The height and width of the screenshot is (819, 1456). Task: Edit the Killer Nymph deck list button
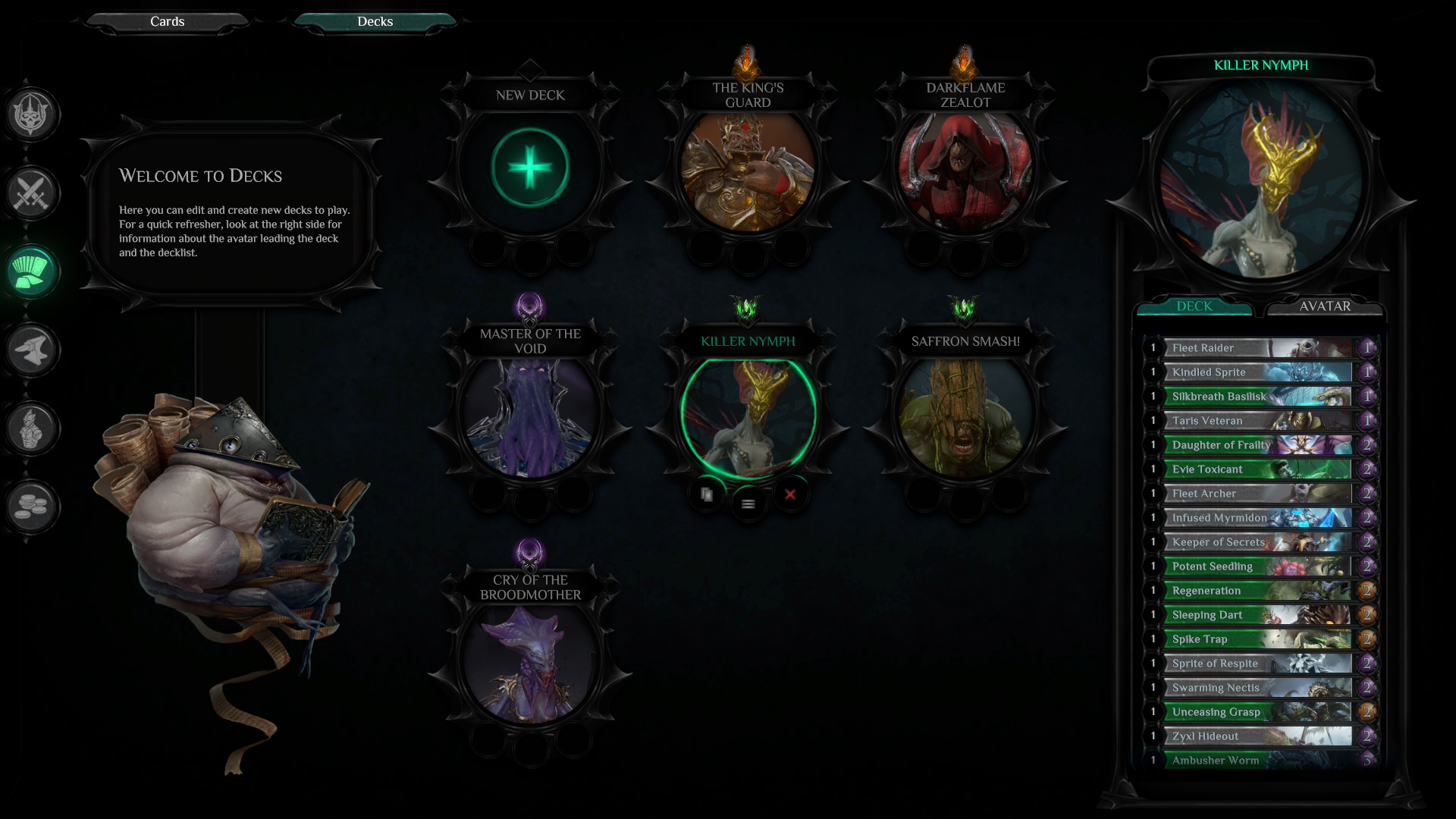[748, 504]
